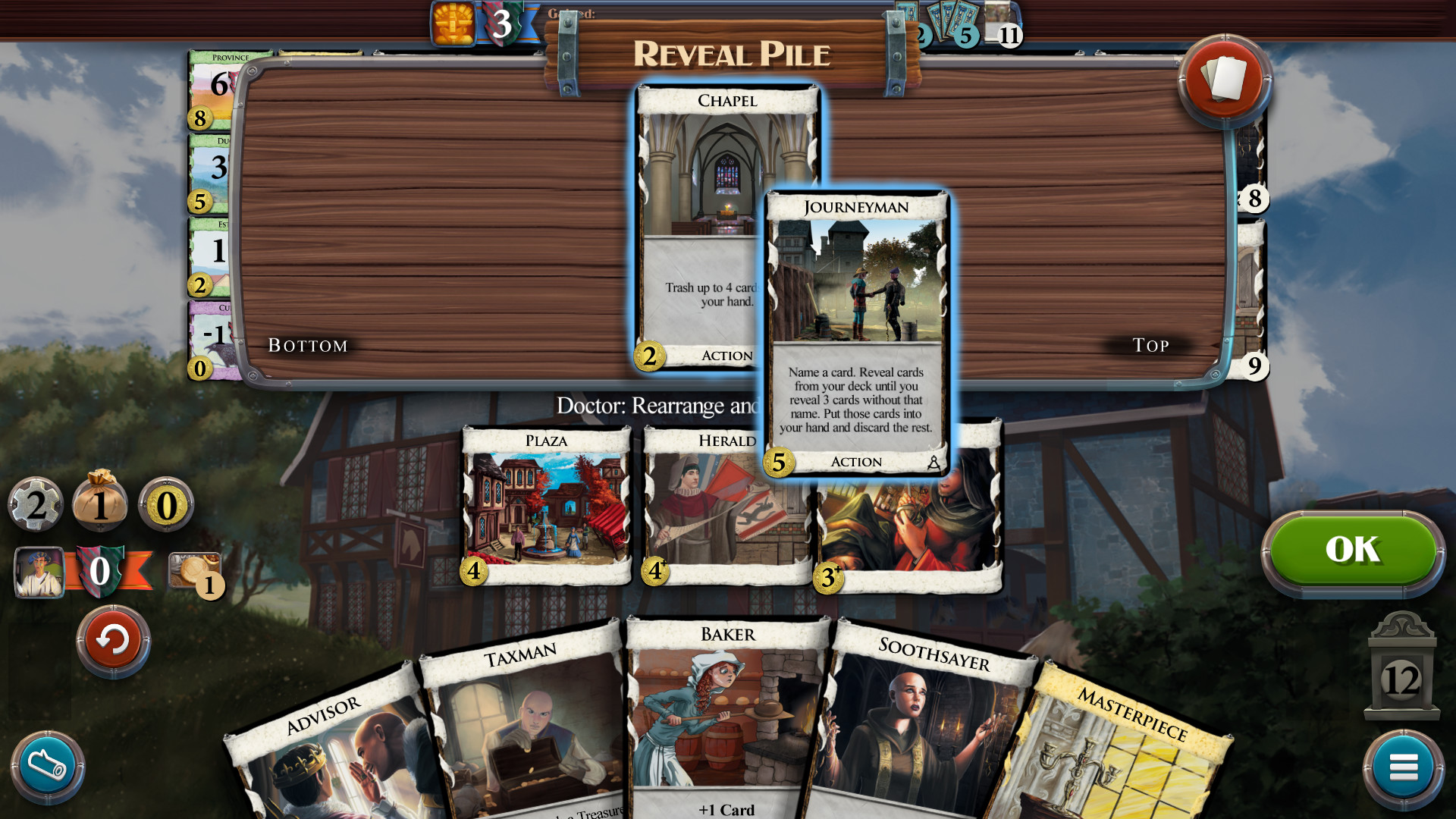The height and width of the screenshot is (819, 1456).
Task: Click the Buys coin bag counter
Action: (x=101, y=504)
